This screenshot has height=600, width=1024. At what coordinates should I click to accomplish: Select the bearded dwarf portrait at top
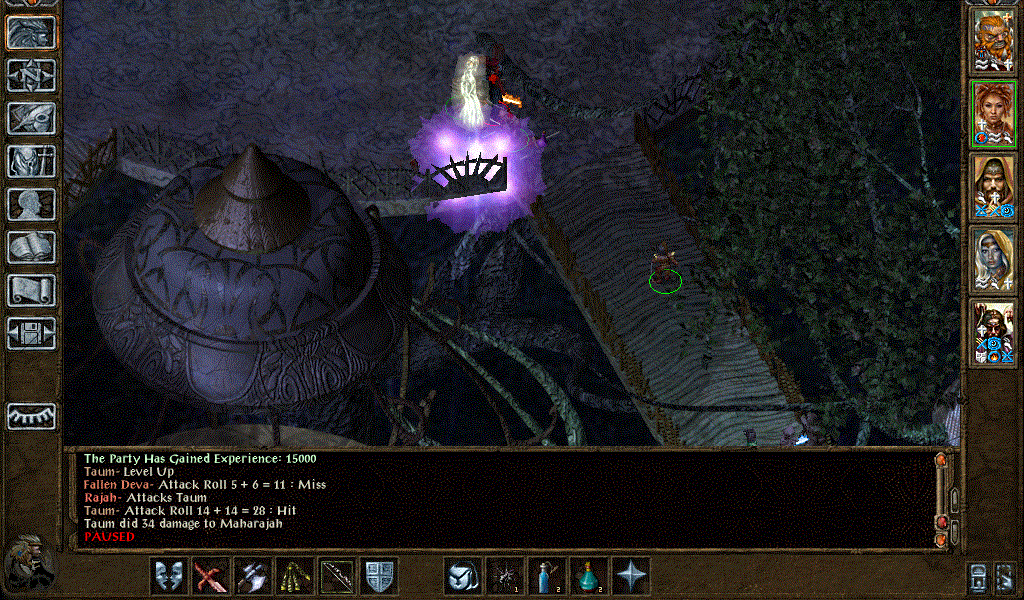point(994,40)
